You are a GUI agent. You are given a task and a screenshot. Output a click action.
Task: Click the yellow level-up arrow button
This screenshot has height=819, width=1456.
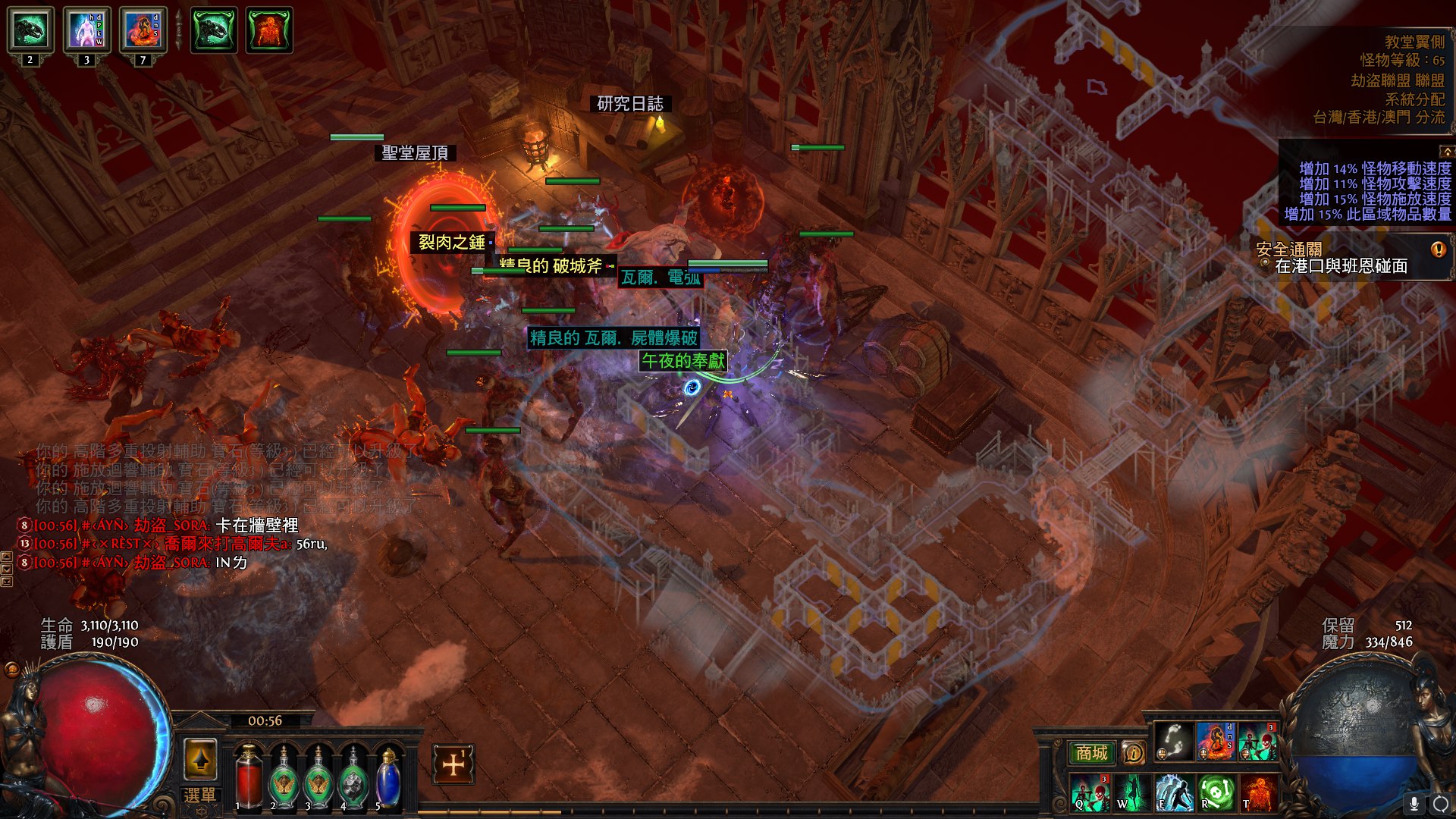[201, 758]
